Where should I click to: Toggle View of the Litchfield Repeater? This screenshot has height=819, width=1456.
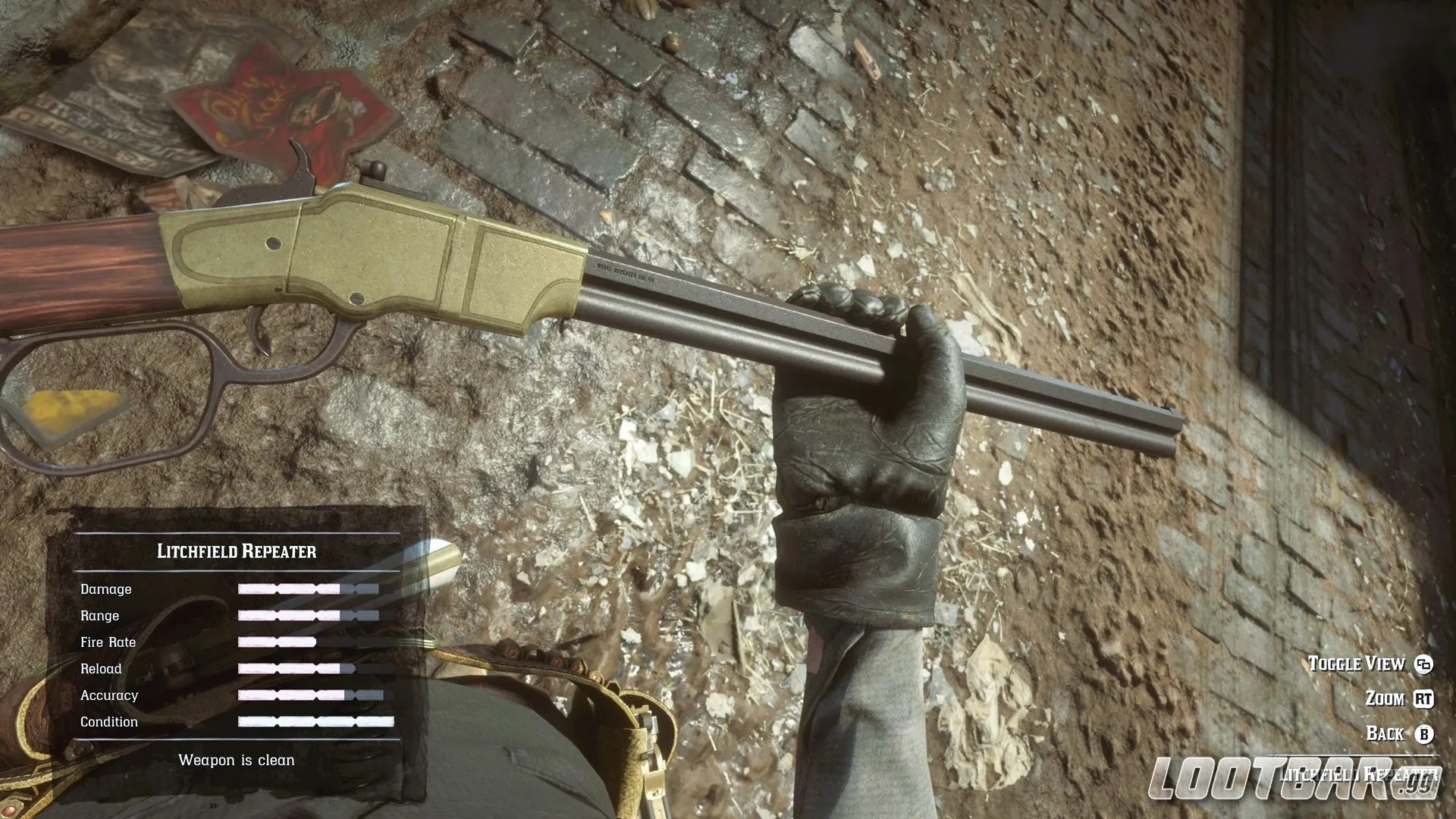point(1357,664)
